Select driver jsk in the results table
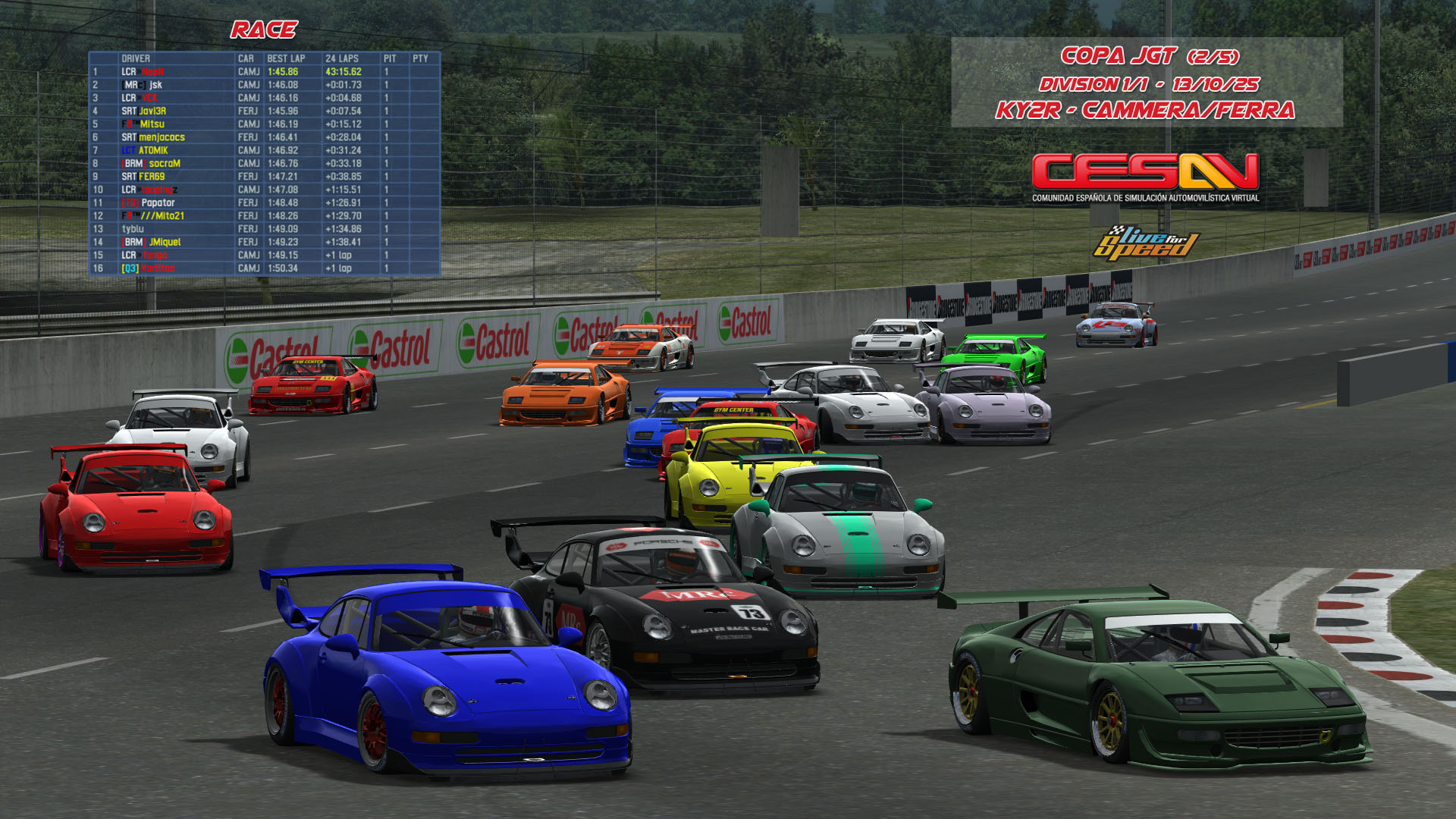This screenshot has width=1456, height=819. click(155, 85)
